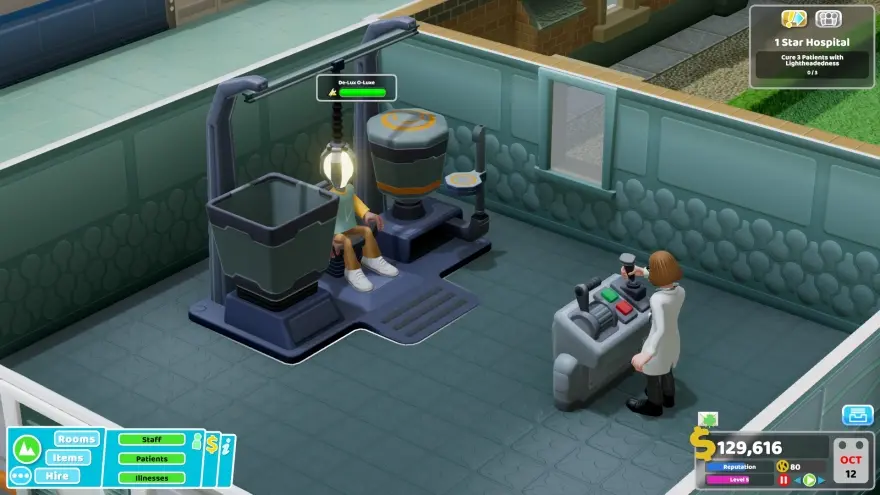Show the Patients list
880x495 pixels.
pyautogui.click(x=152, y=458)
